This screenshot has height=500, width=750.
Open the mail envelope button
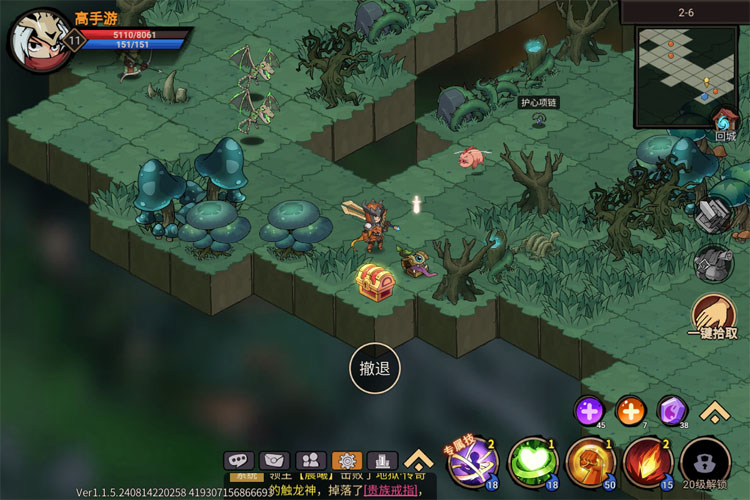[x=274, y=461]
